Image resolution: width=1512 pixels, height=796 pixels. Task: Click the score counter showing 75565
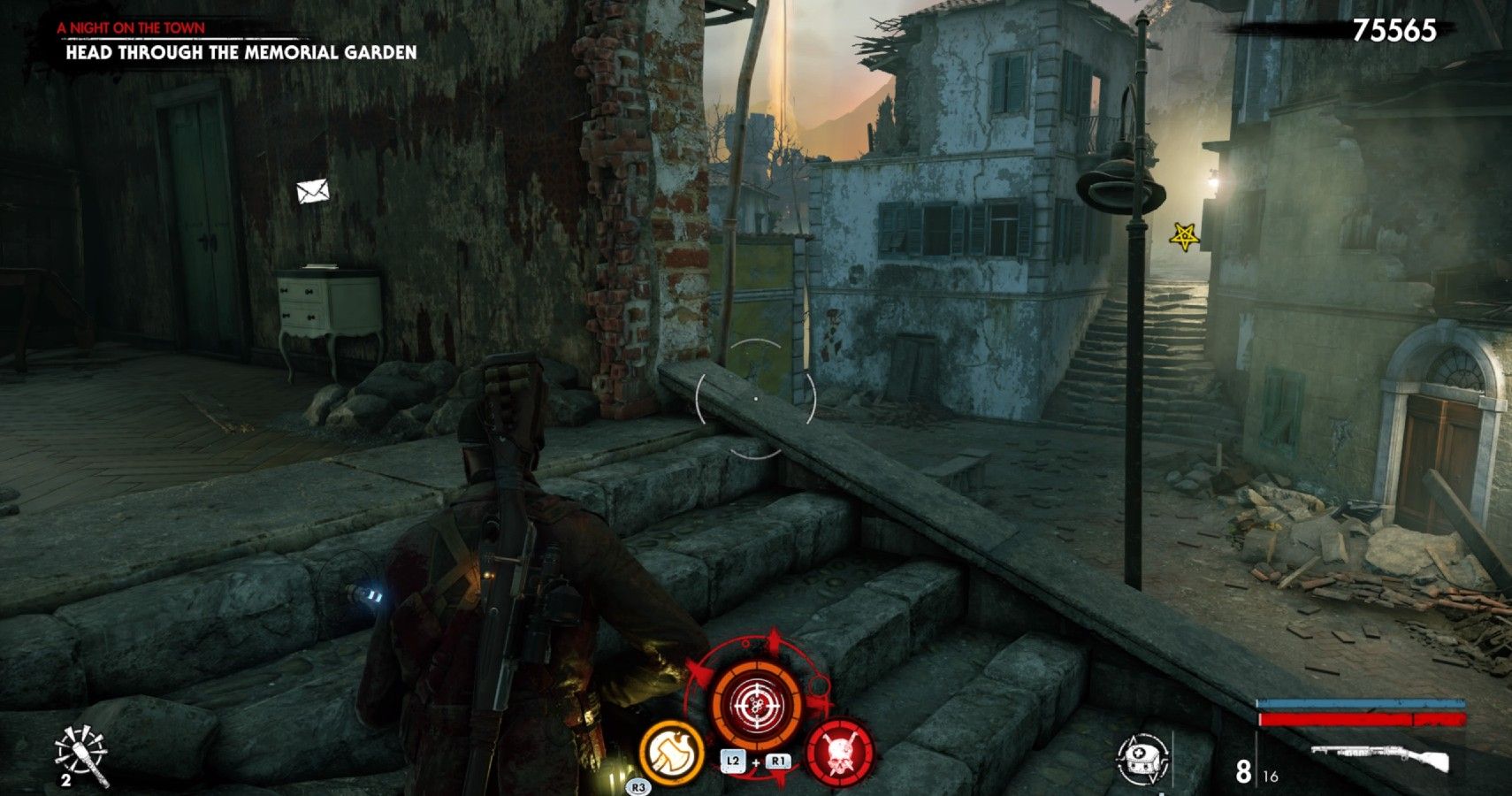coord(1397,29)
